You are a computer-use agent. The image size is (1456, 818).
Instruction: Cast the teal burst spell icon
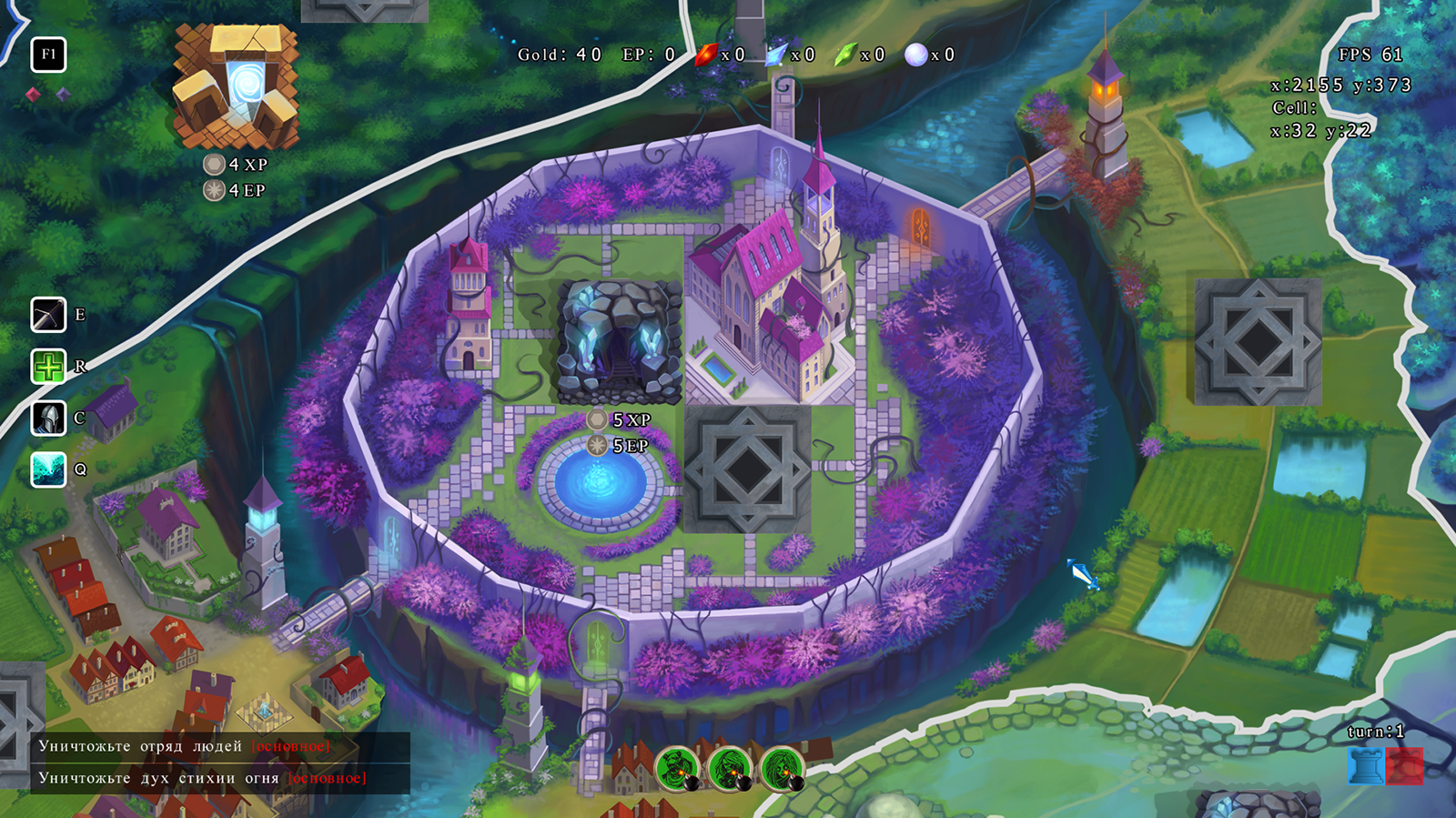click(x=48, y=470)
